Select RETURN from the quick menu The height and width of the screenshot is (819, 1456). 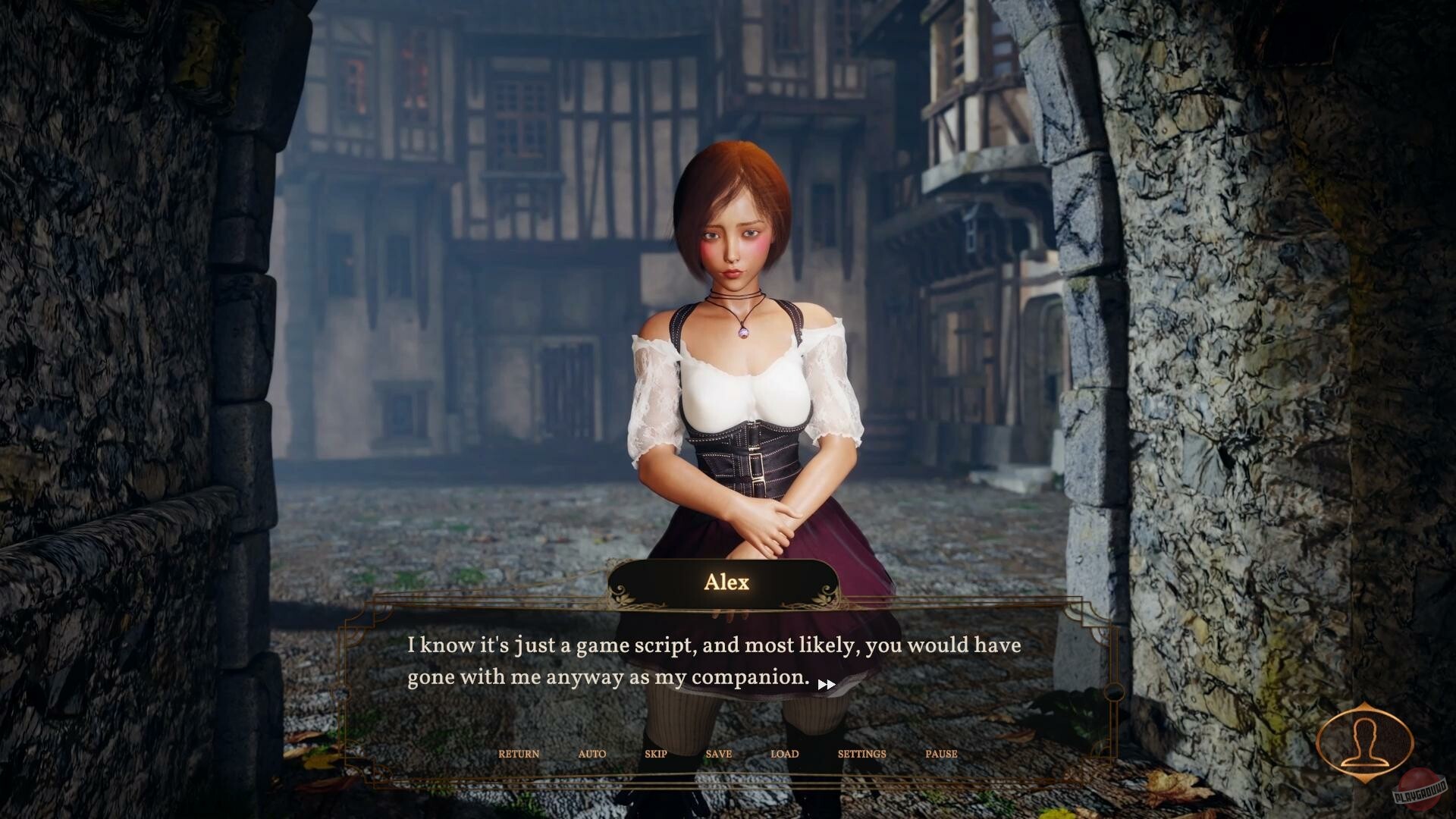coord(518,754)
